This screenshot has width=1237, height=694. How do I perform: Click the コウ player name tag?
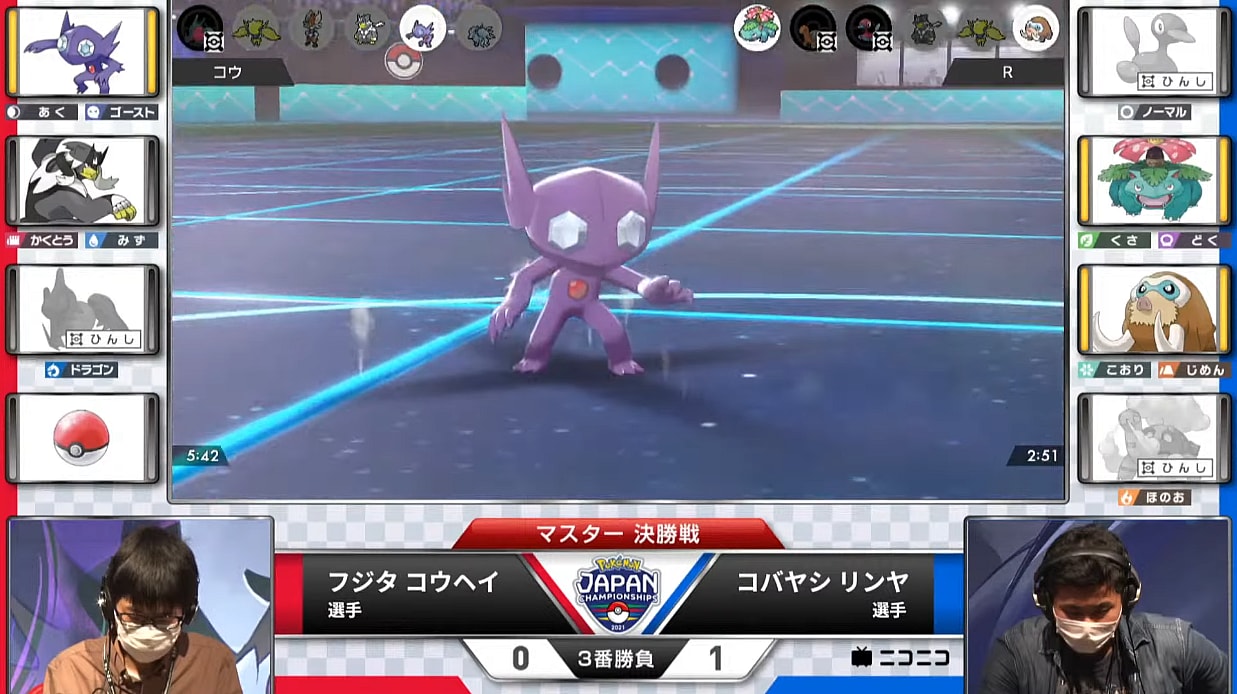pos(232,73)
